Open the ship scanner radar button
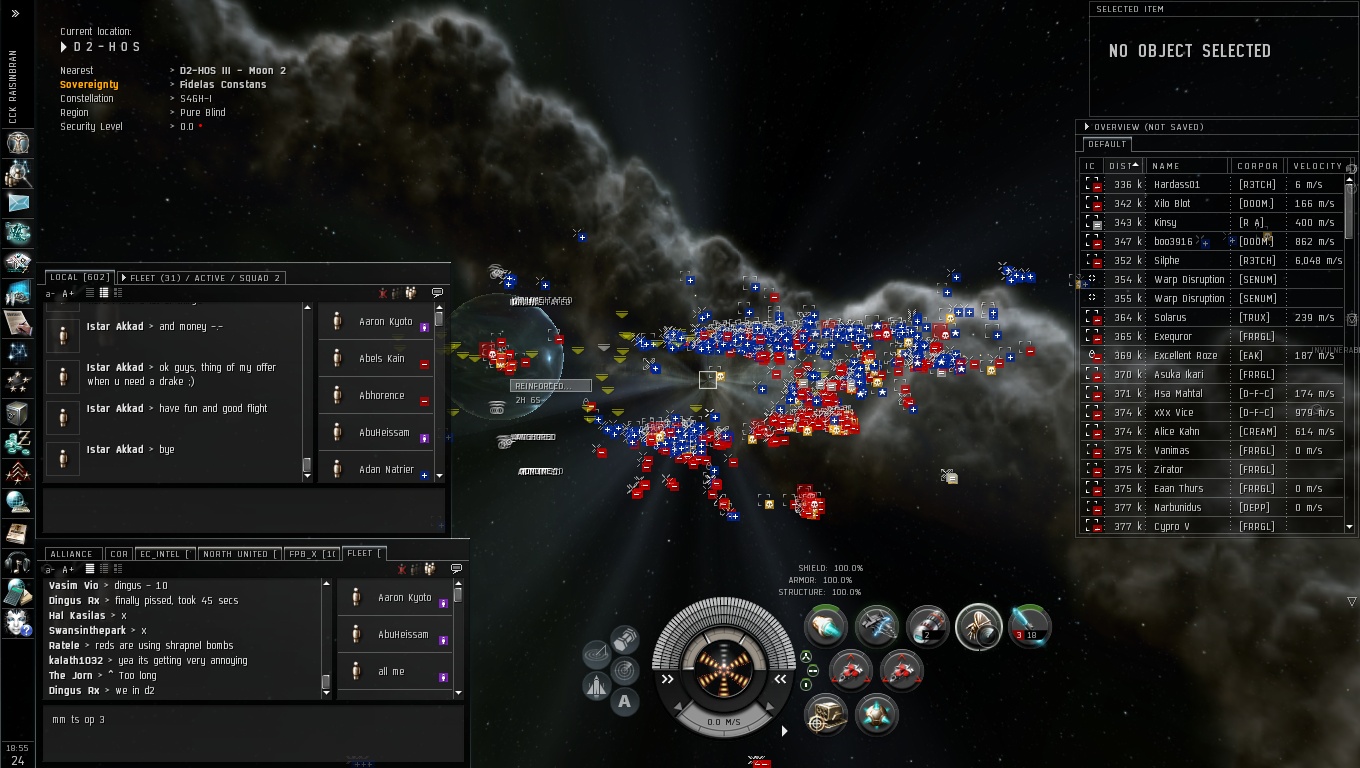Image resolution: width=1360 pixels, height=768 pixels. [624, 669]
